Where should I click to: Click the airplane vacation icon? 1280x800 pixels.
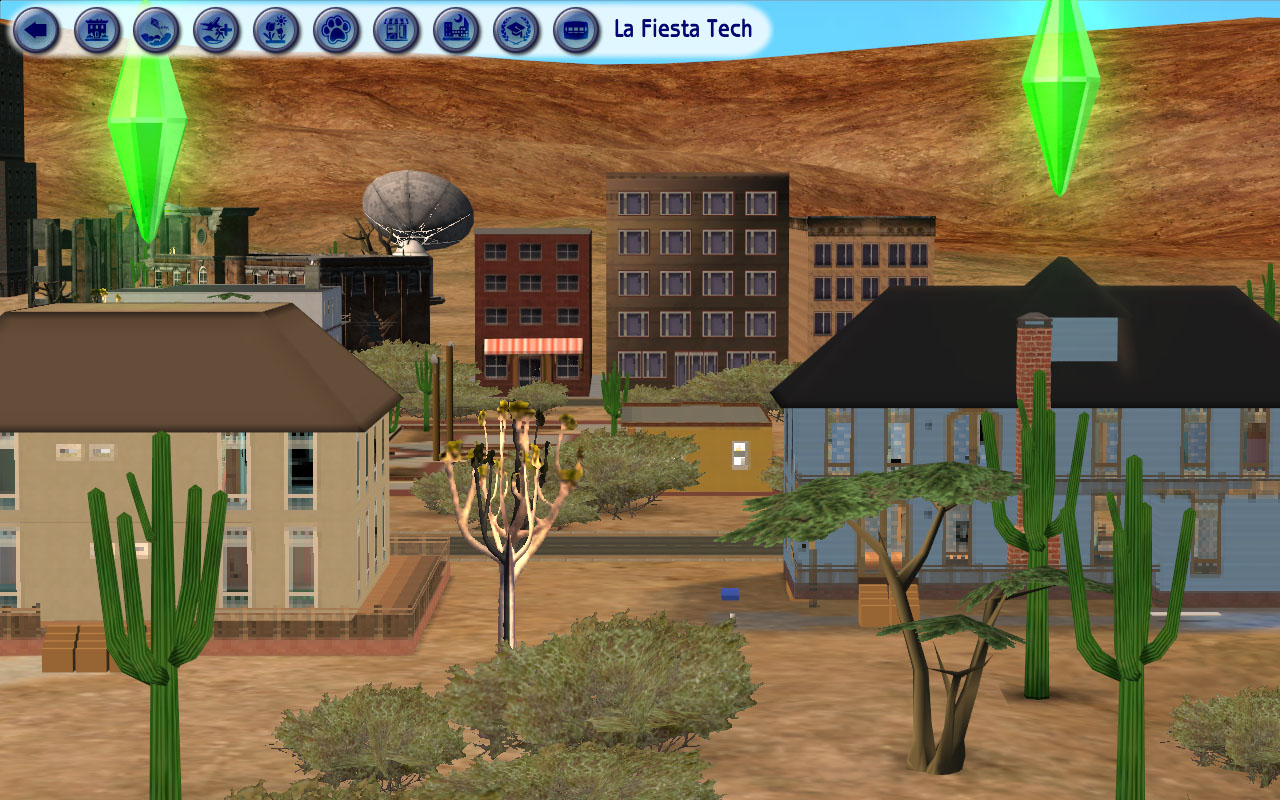pyautogui.click(x=217, y=30)
